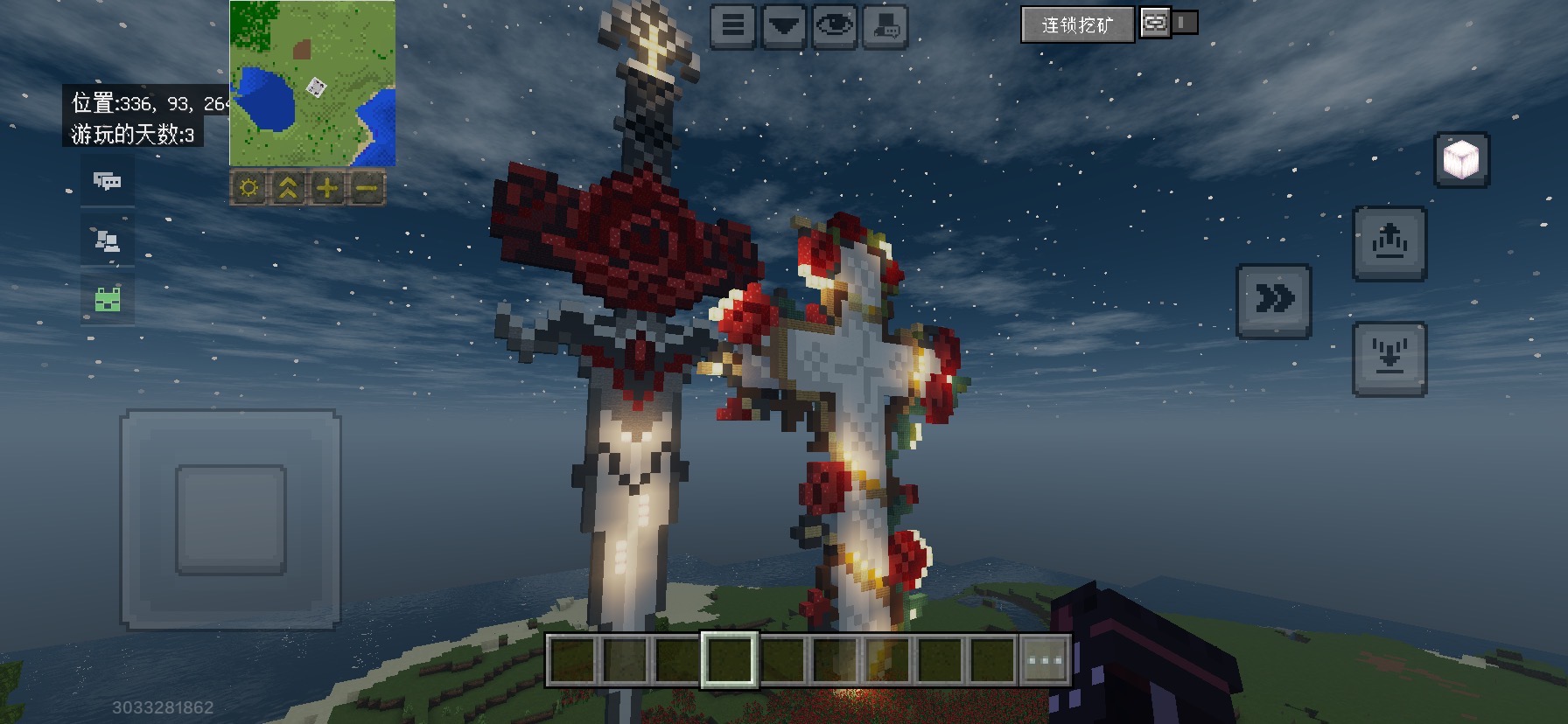Open the inventory via the three-dots hotbar button
This screenshot has width=1568, height=724.
[x=1046, y=659]
